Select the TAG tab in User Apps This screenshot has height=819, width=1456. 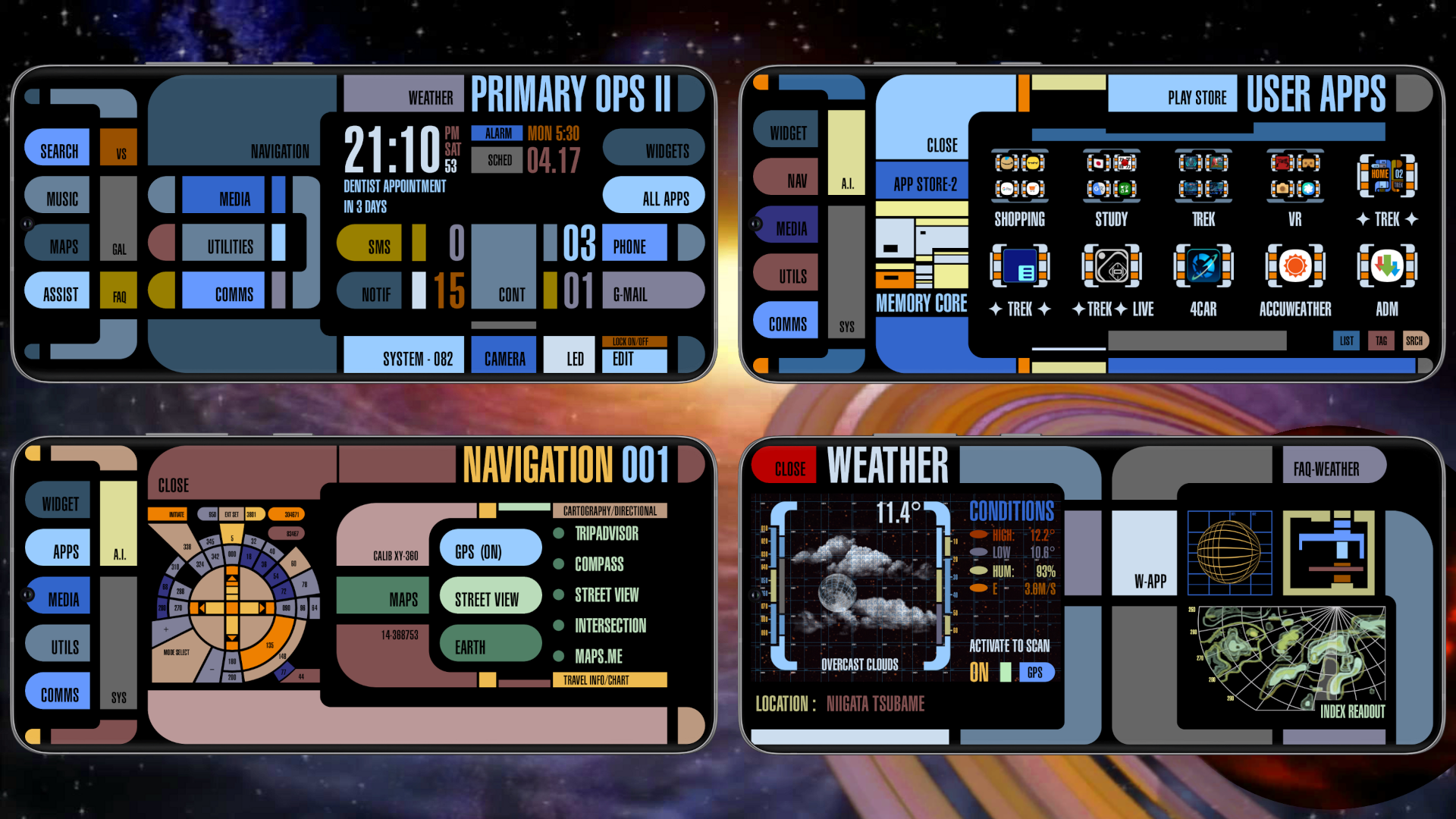coord(1381,340)
